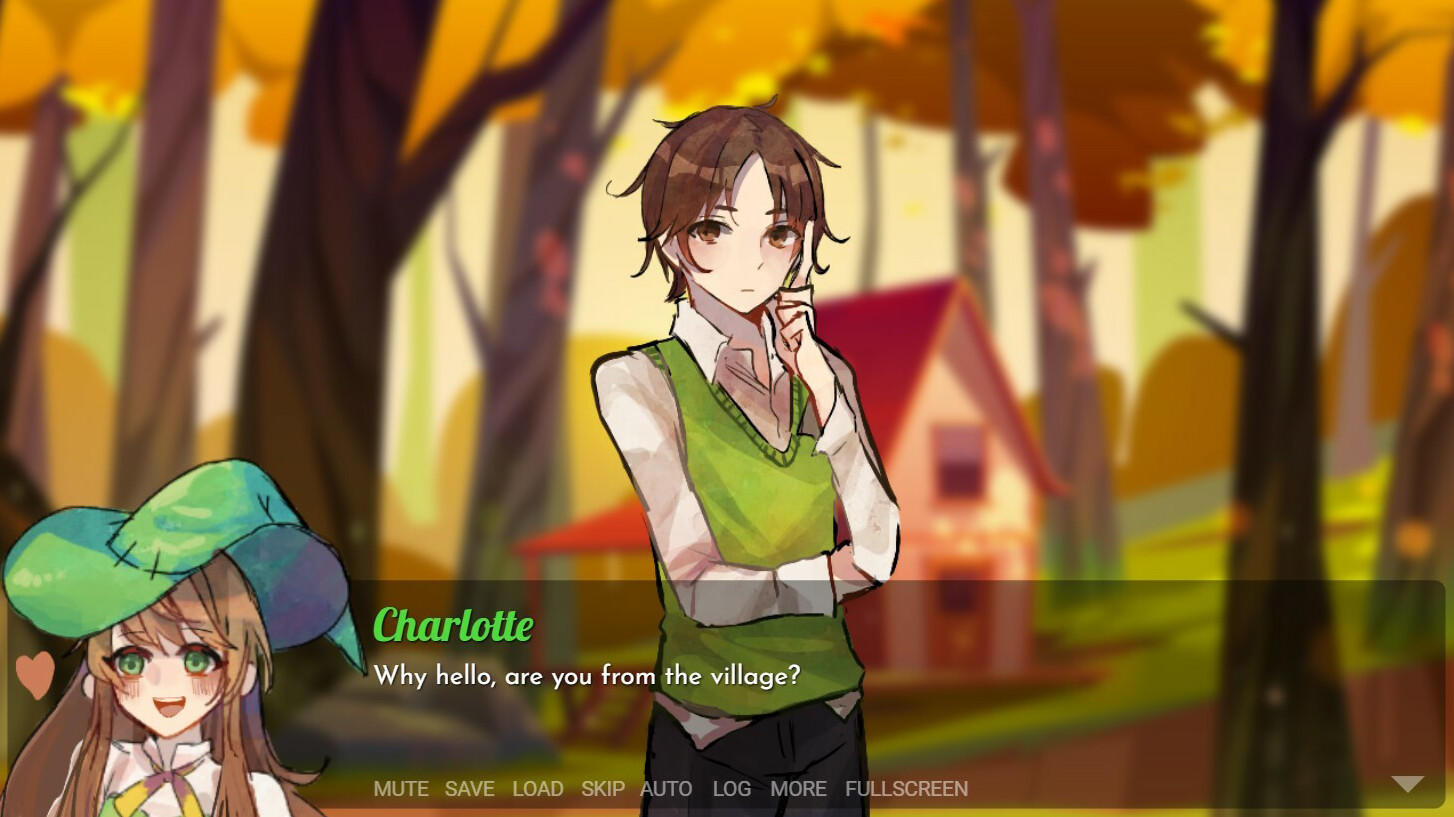Viewport: 1454px width, 817px height.
Task: Open the Load screen
Action: (538, 789)
